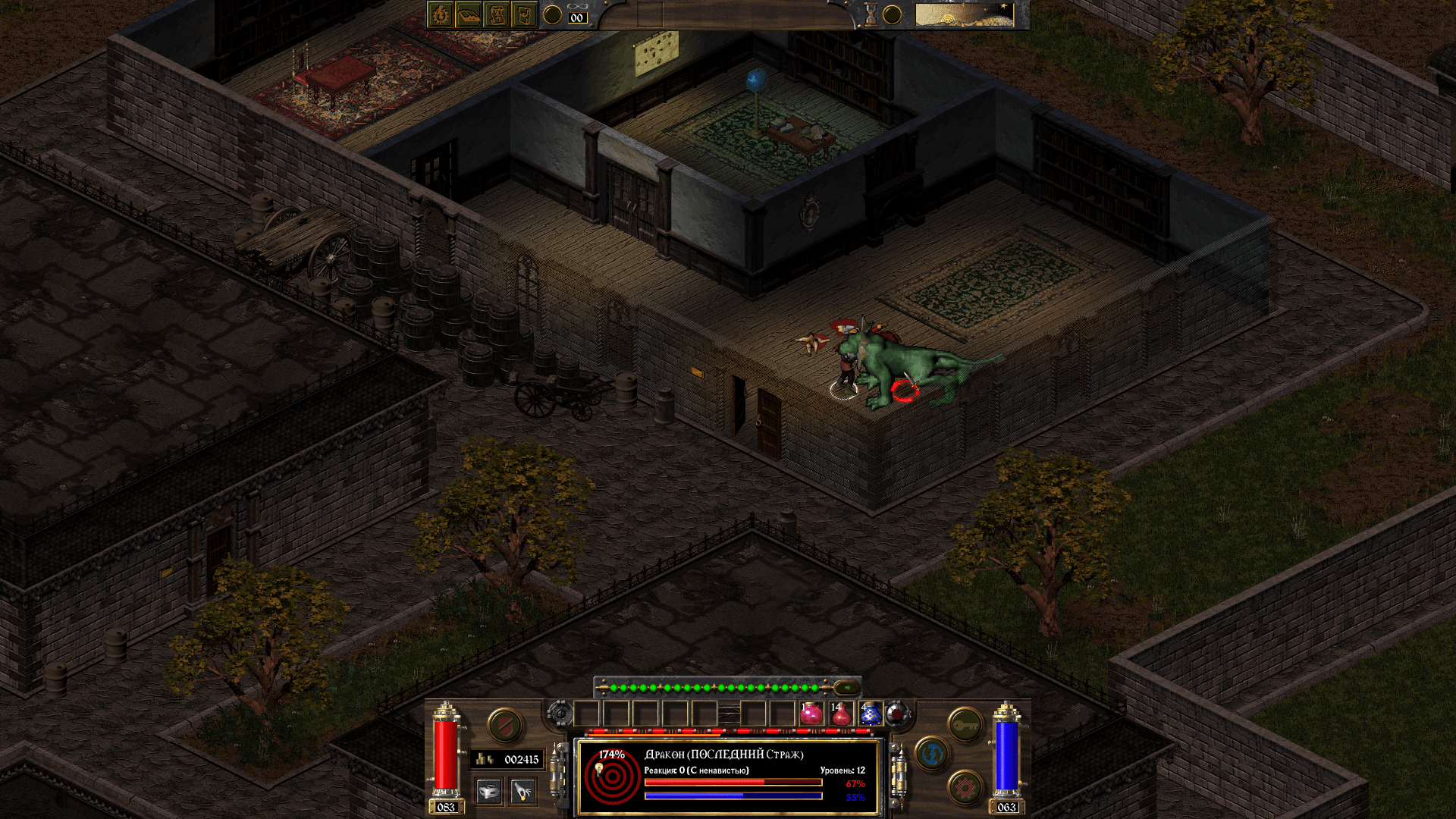Toggle the light bulb on the attack bullseye
The height and width of the screenshot is (819, 1456).
(x=600, y=769)
